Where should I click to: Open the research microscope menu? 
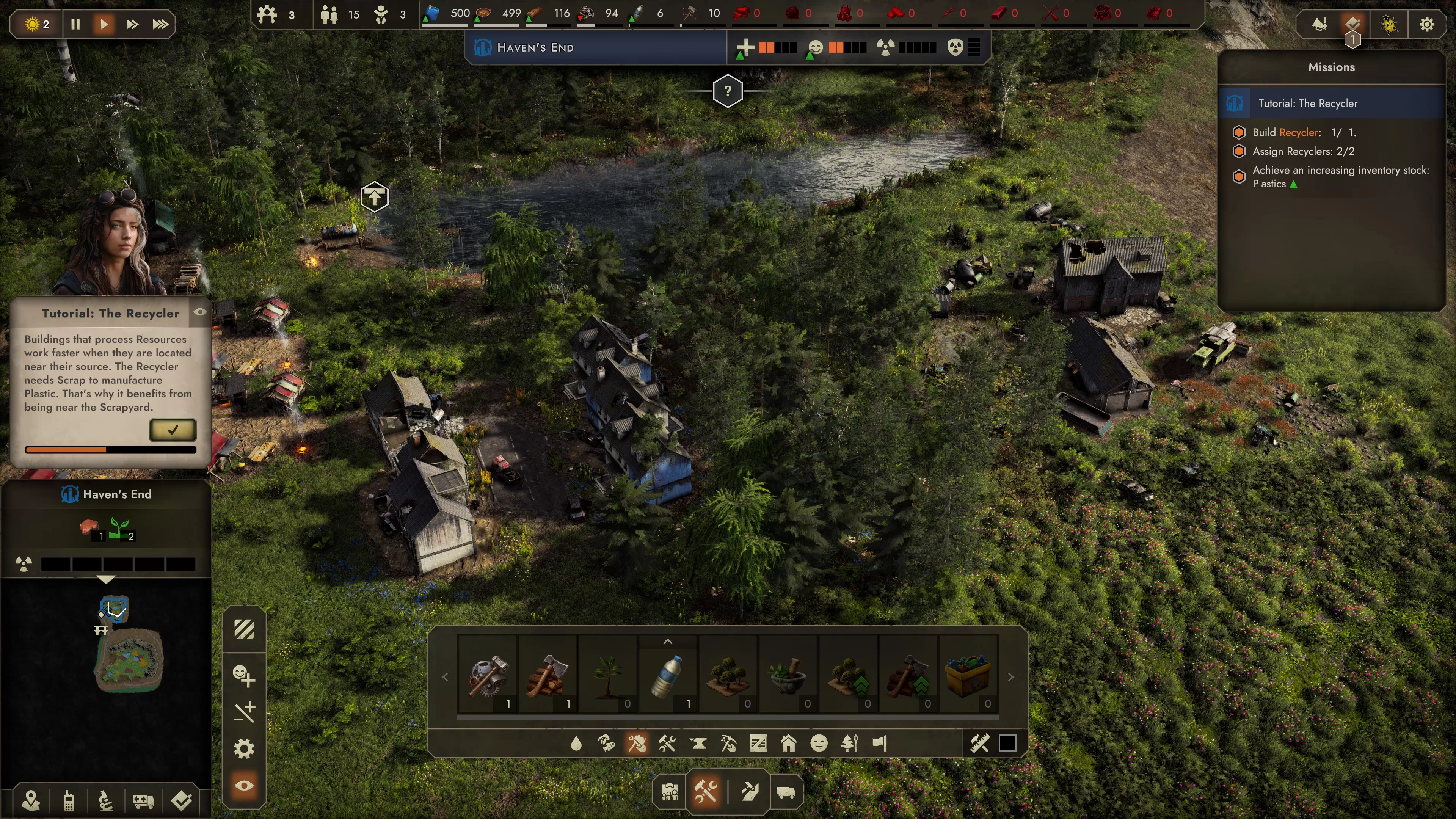click(106, 801)
